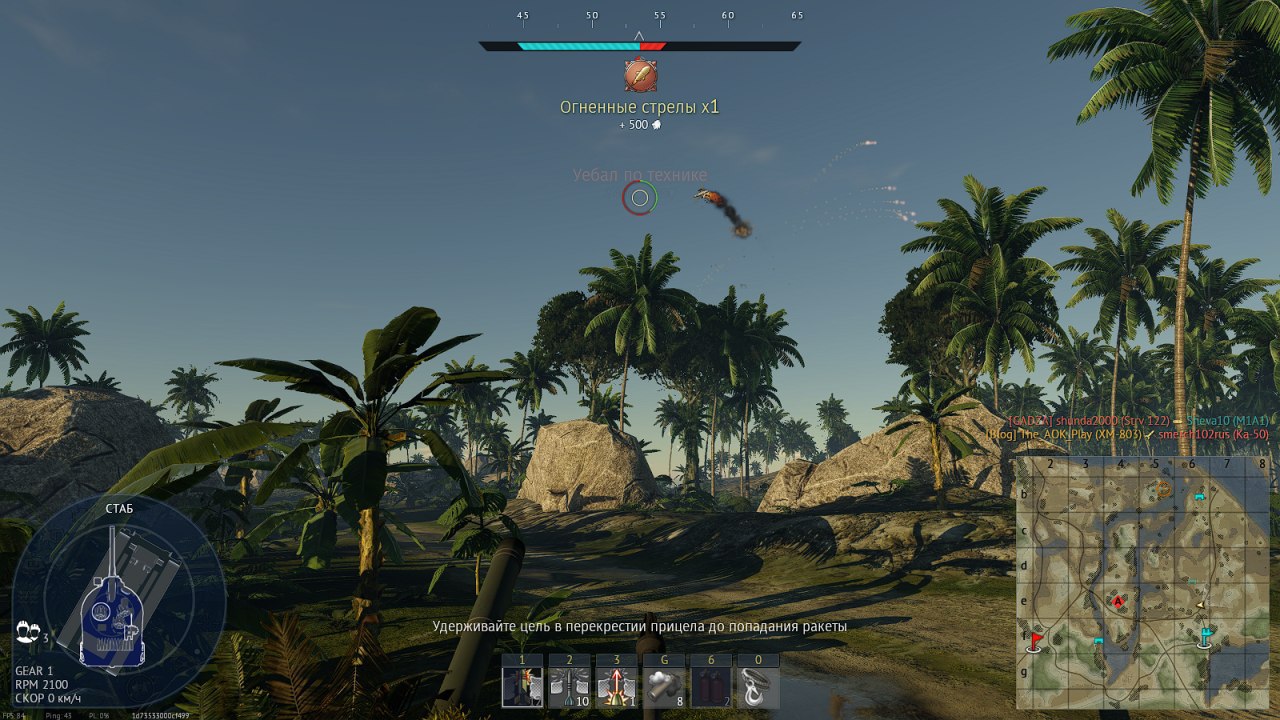
Task: Click the Огненные стрелы award medal icon
Action: pyautogui.click(x=640, y=76)
